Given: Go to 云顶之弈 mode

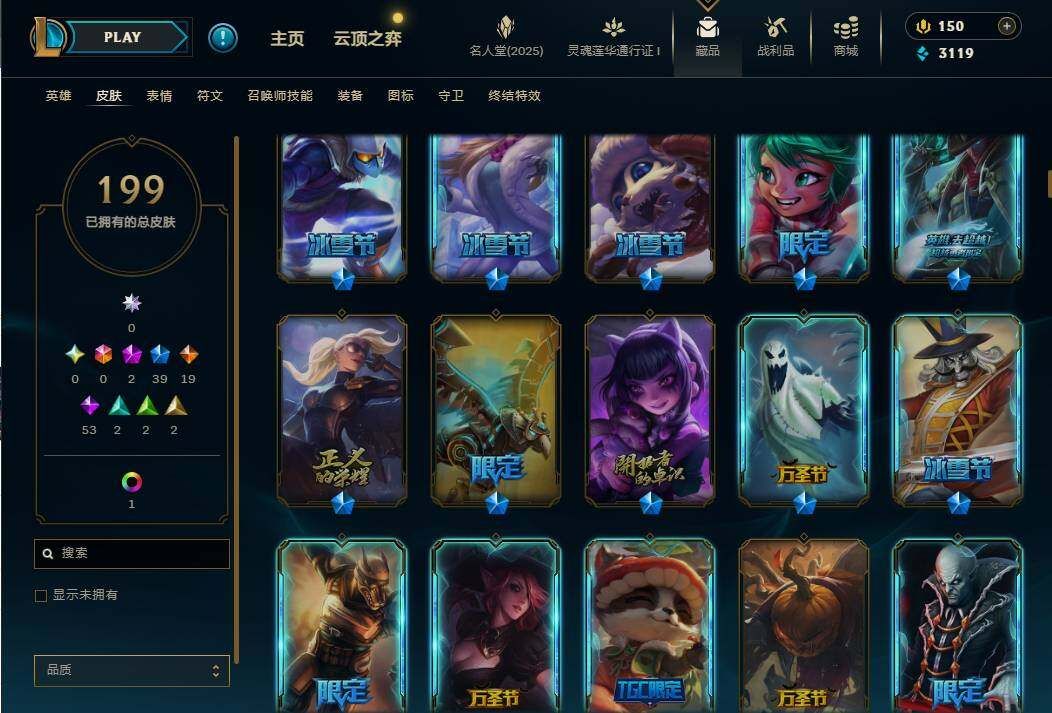Looking at the screenshot, I should [x=367, y=39].
